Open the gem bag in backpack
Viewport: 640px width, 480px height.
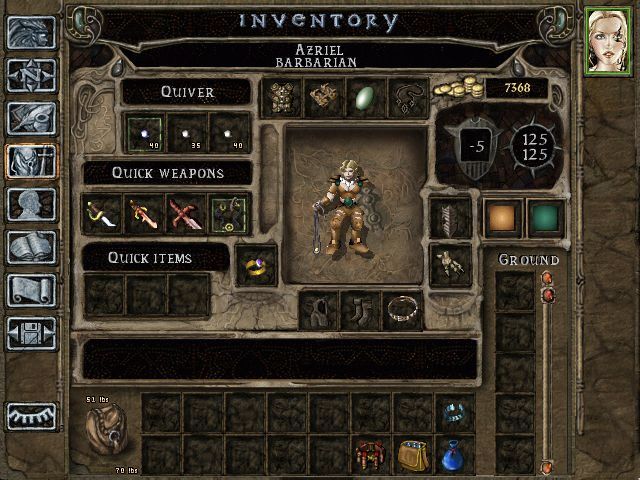(412, 455)
